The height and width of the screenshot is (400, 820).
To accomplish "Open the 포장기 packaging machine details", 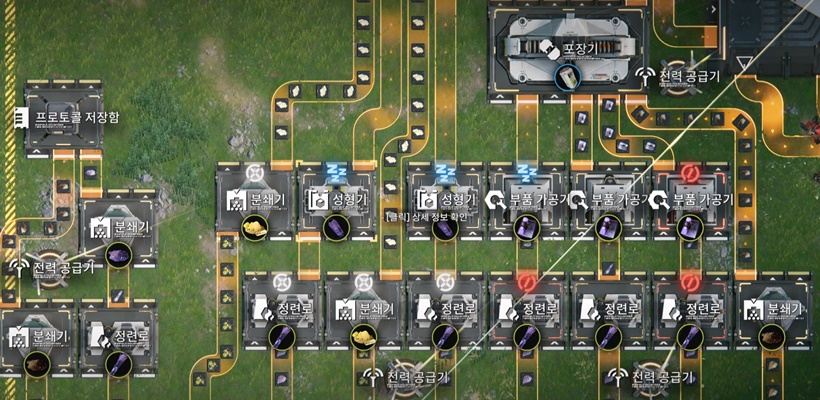I will tap(566, 48).
